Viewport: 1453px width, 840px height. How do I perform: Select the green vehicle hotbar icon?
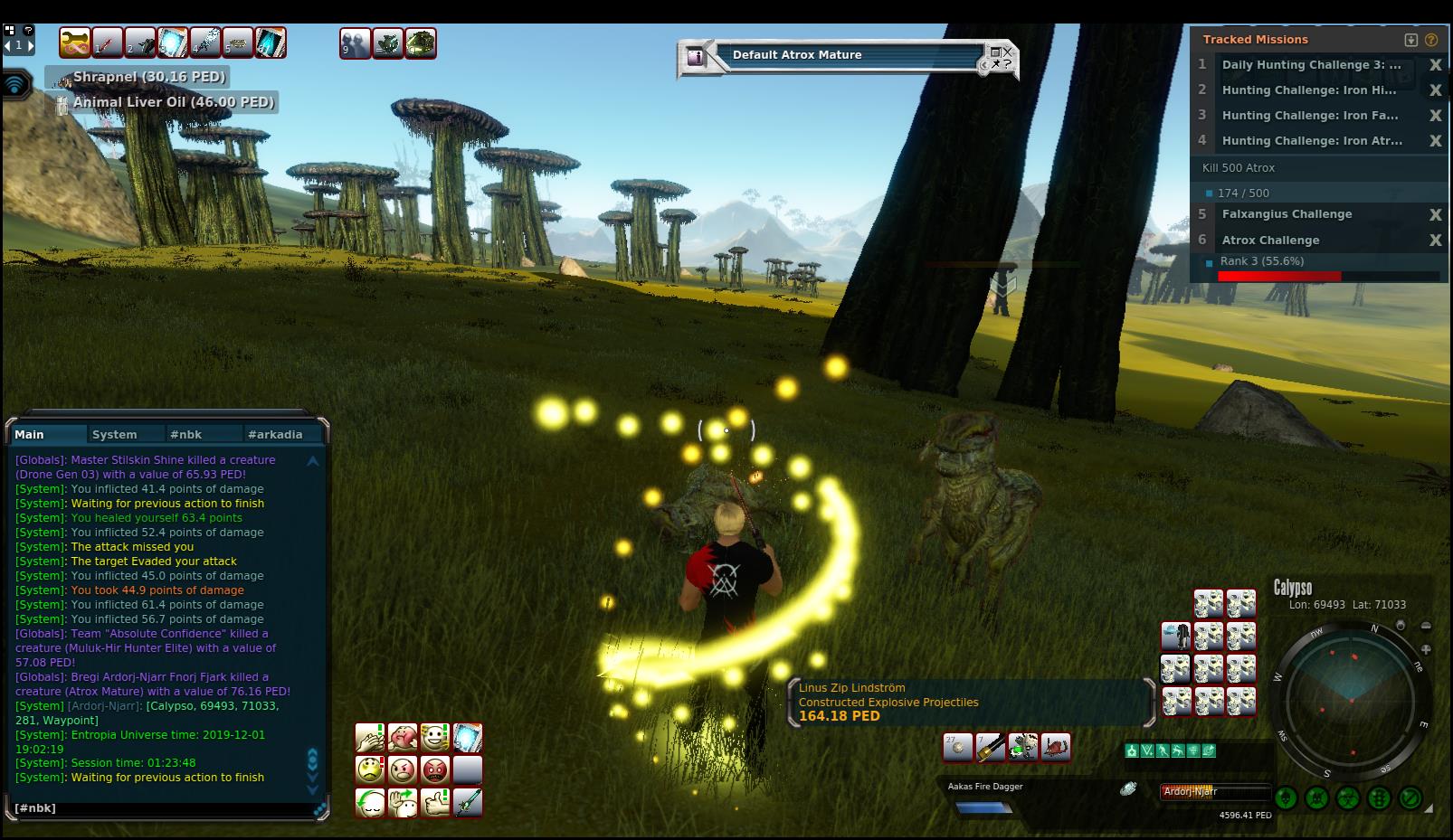click(421, 42)
